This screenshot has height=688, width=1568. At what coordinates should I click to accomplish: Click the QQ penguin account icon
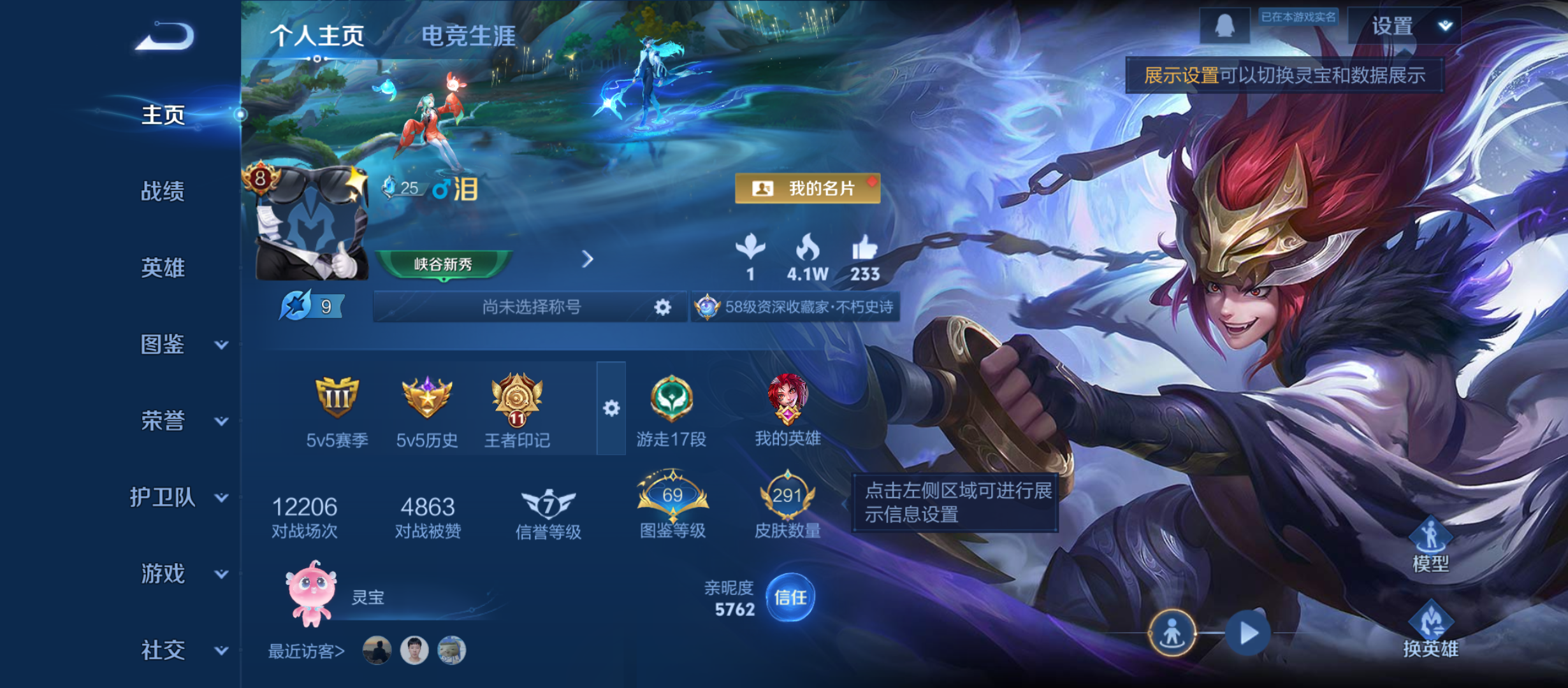coord(1225,24)
